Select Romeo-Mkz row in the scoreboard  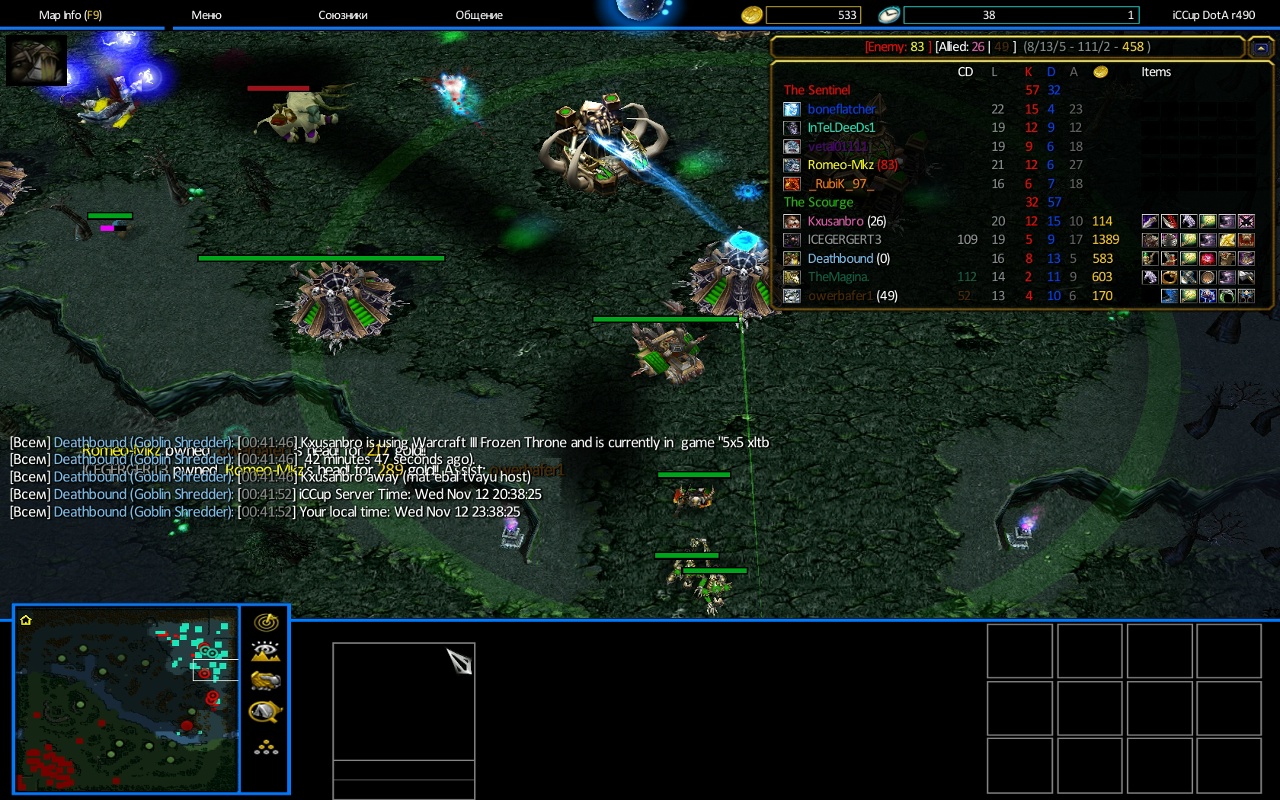click(x=841, y=165)
